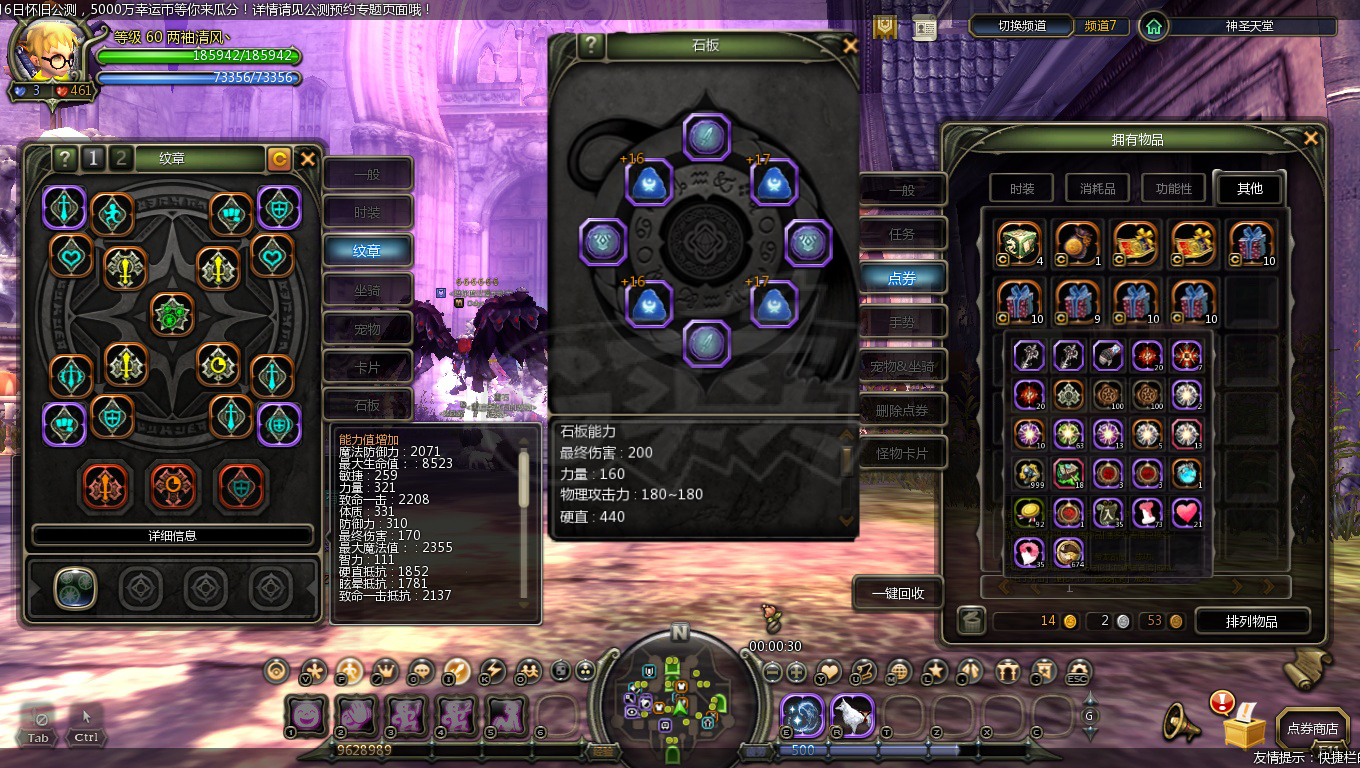Screen dimensions: 1360x768
Task: Switch to the 其他 tab in the item window
Action: click(x=1249, y=188)
